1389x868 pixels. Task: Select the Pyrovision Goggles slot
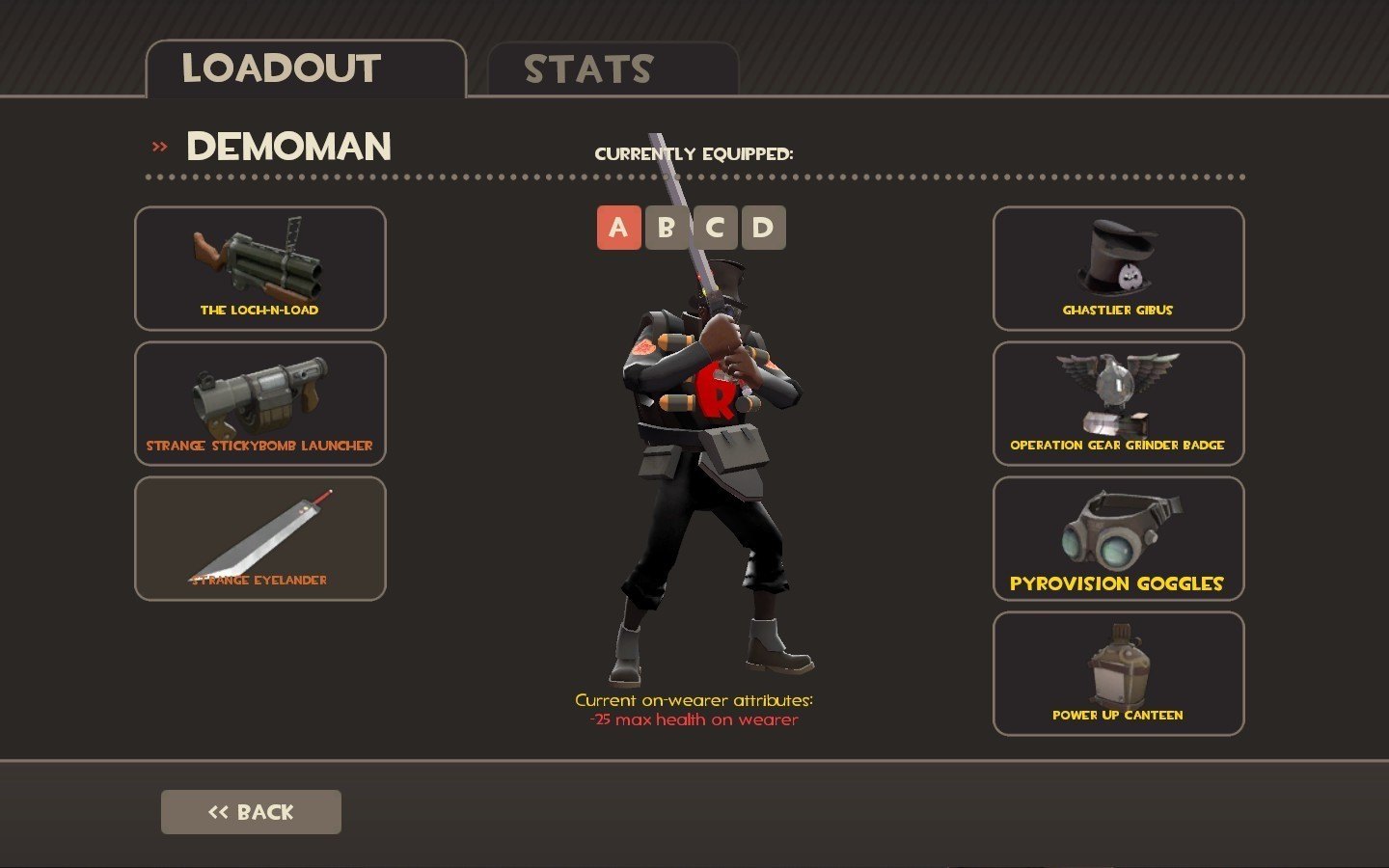click(x=1118, y=538)
